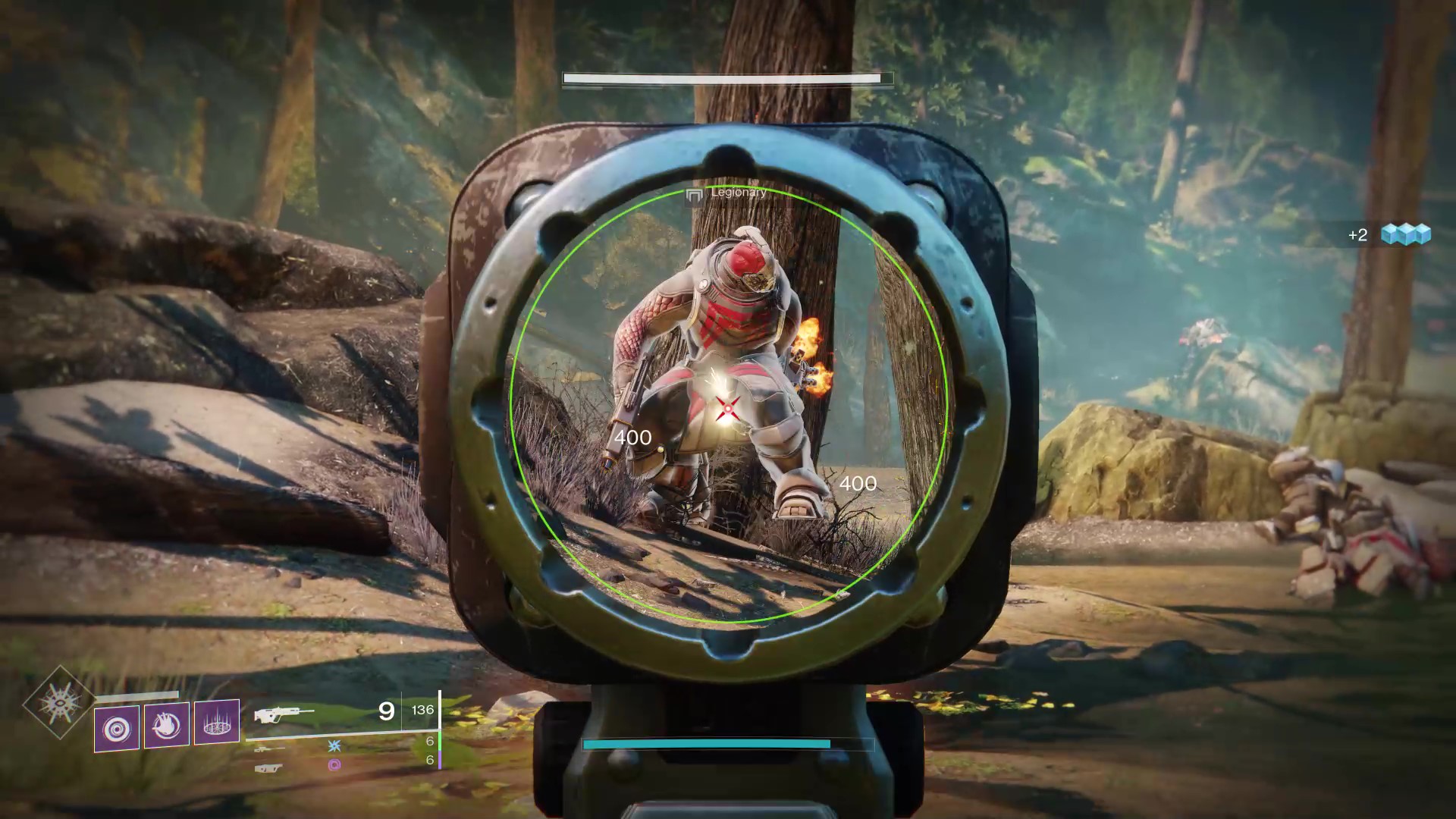Activate the spiked-circle class ability icon
Image resolution: width=1456 pixels, height=819 pixels.
(217, 721)
